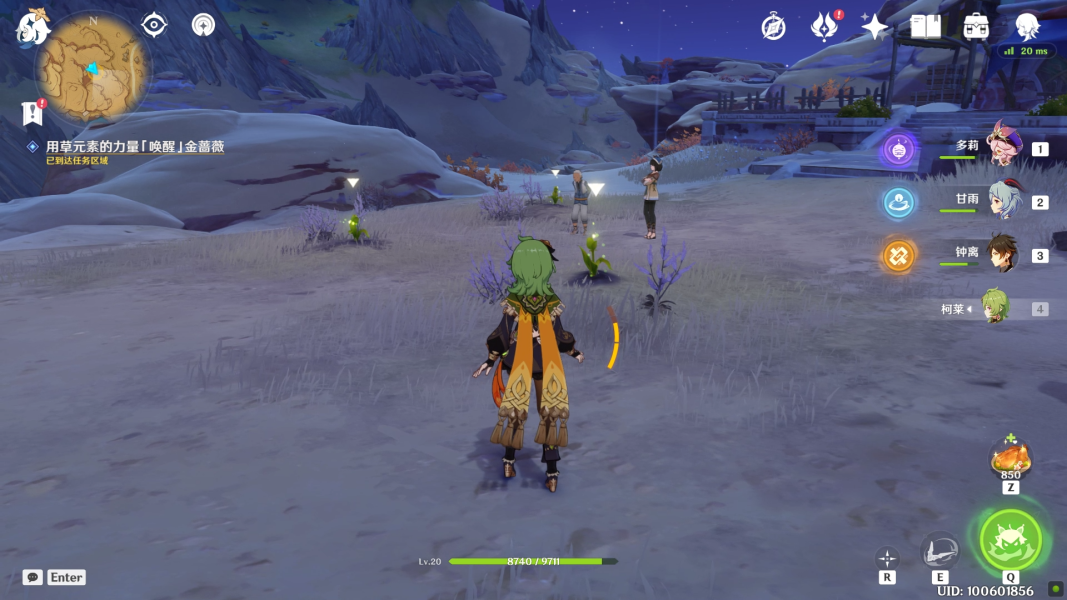Switch to party member 钟离
Image resolution: width=1067 pixels, height=600 pixels.
point(1004,254)
